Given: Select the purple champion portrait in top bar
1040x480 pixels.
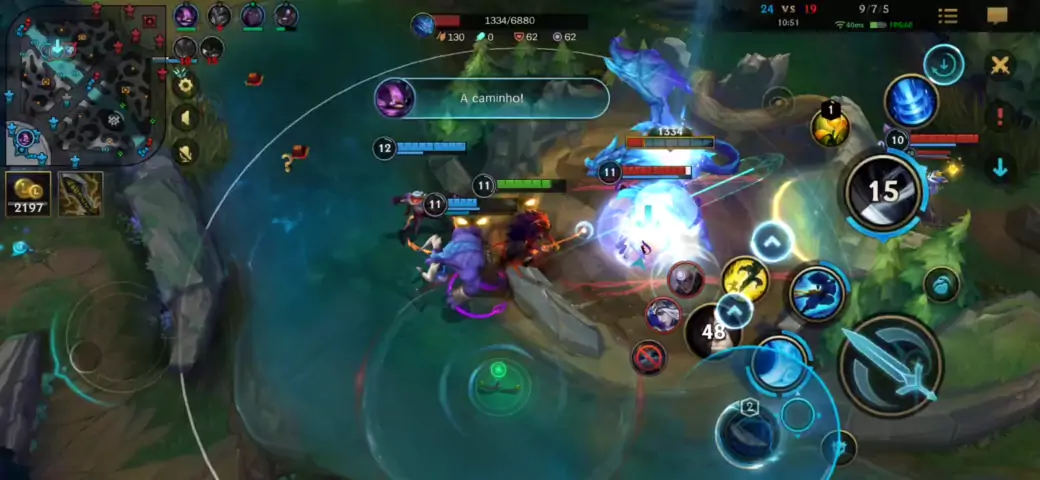Looking at the screenshot, I should pyautogui.click(x=186, y=16).
